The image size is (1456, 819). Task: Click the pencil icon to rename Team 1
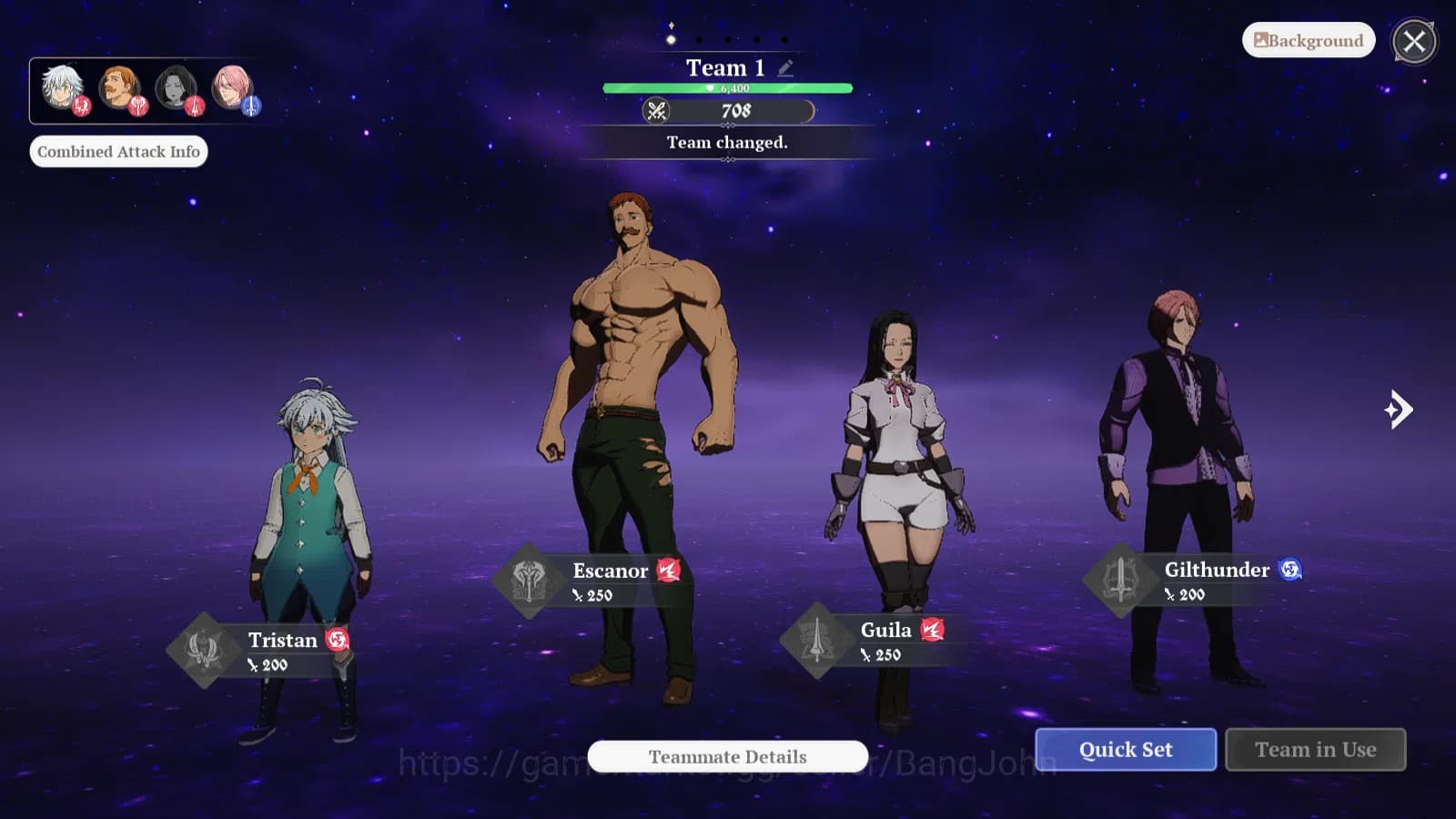pos(786,66)
